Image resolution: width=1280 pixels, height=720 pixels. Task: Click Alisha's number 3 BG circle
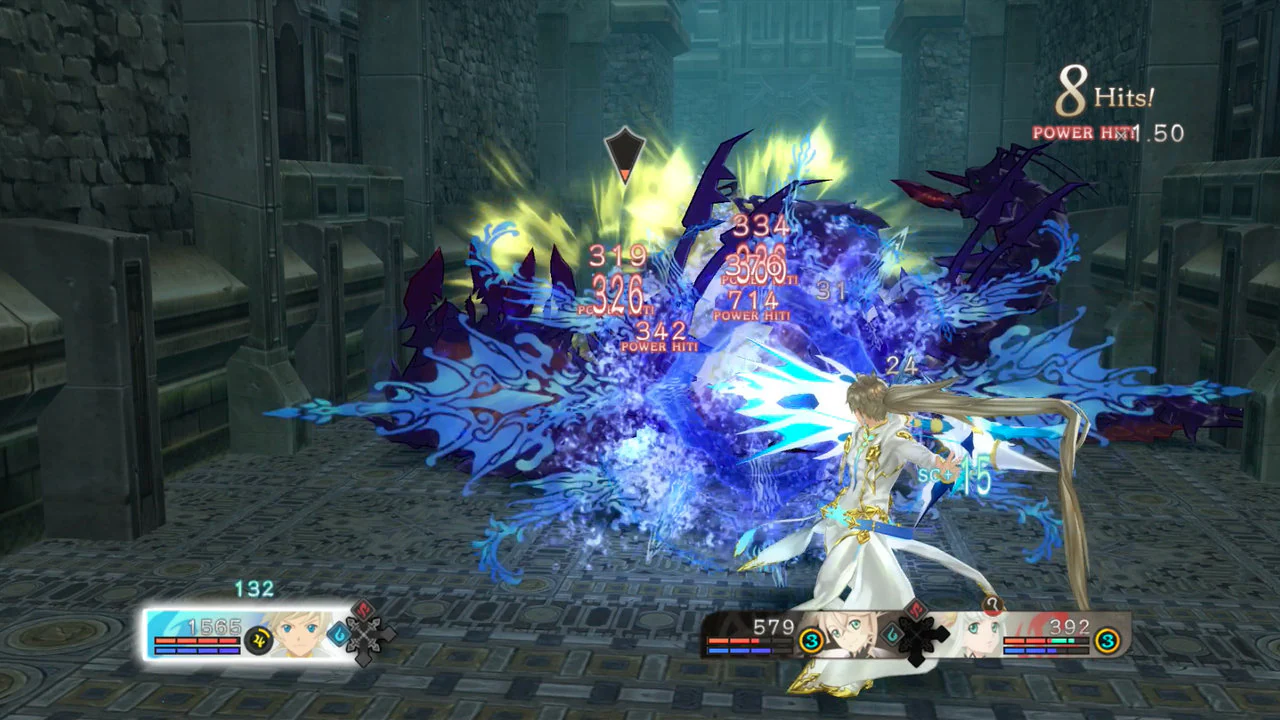click(x=811, y=640)
